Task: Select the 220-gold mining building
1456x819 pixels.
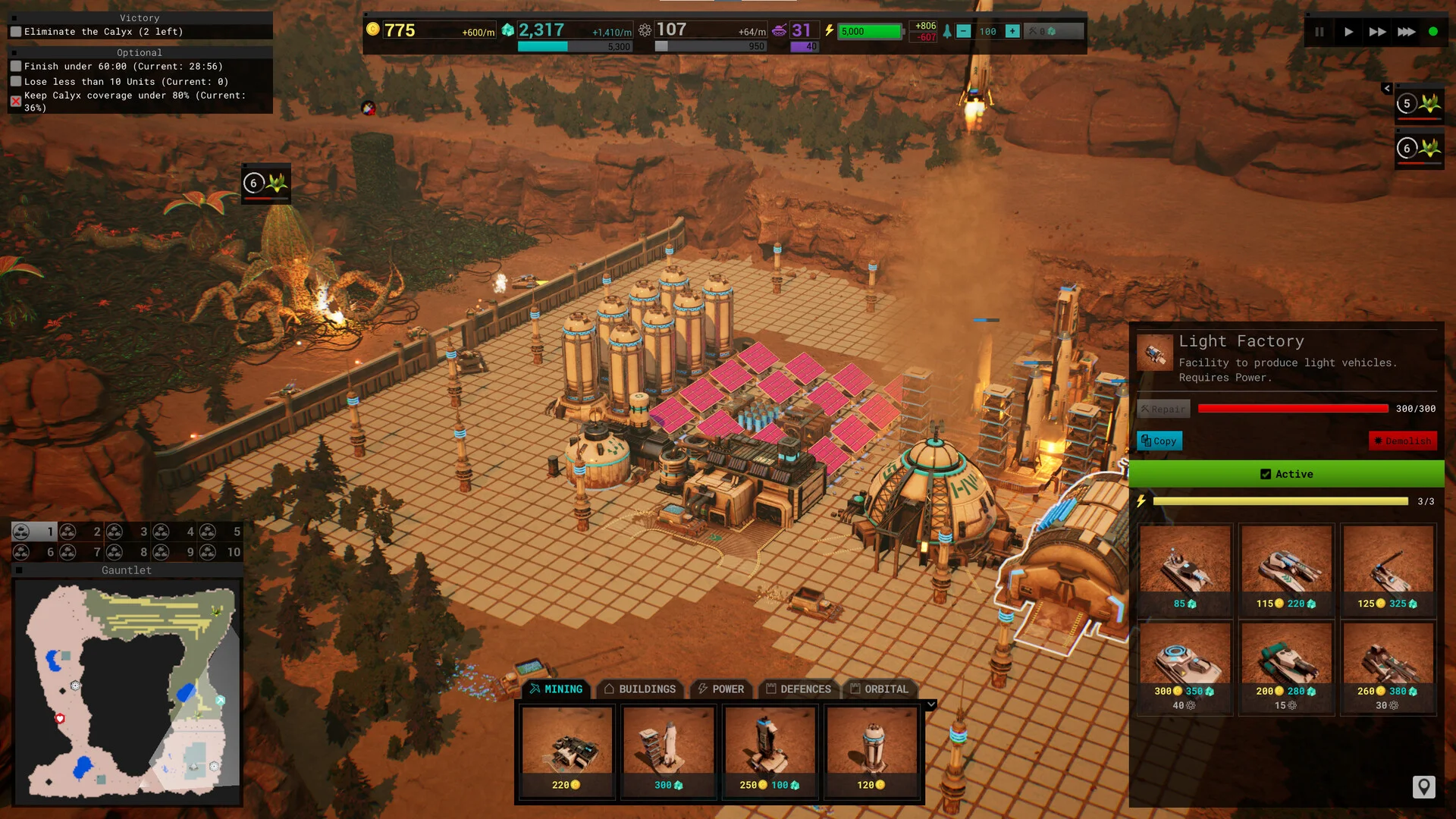Action: 566,751
